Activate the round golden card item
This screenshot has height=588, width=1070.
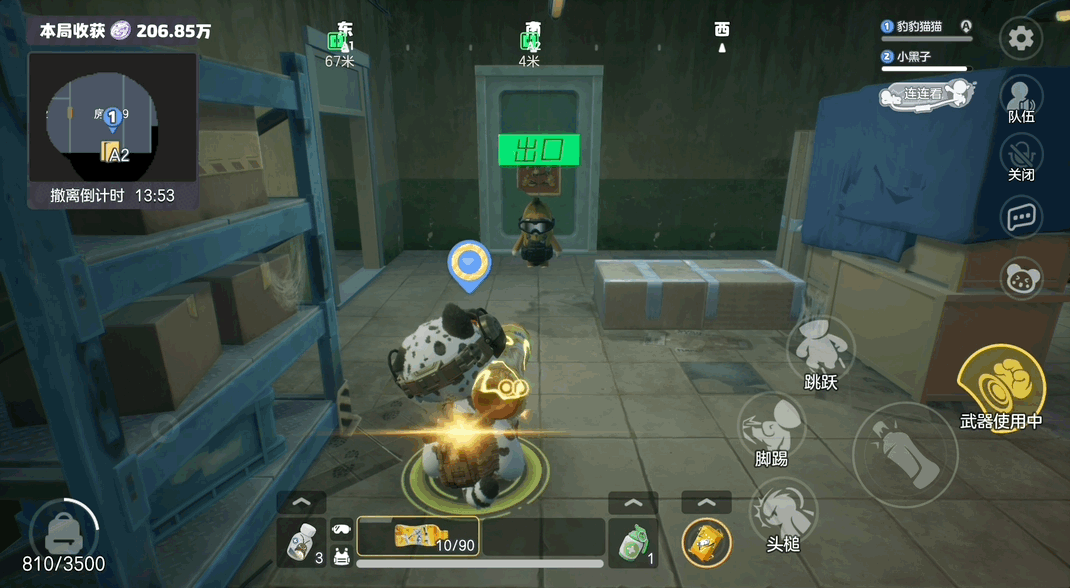coord(706,543)
